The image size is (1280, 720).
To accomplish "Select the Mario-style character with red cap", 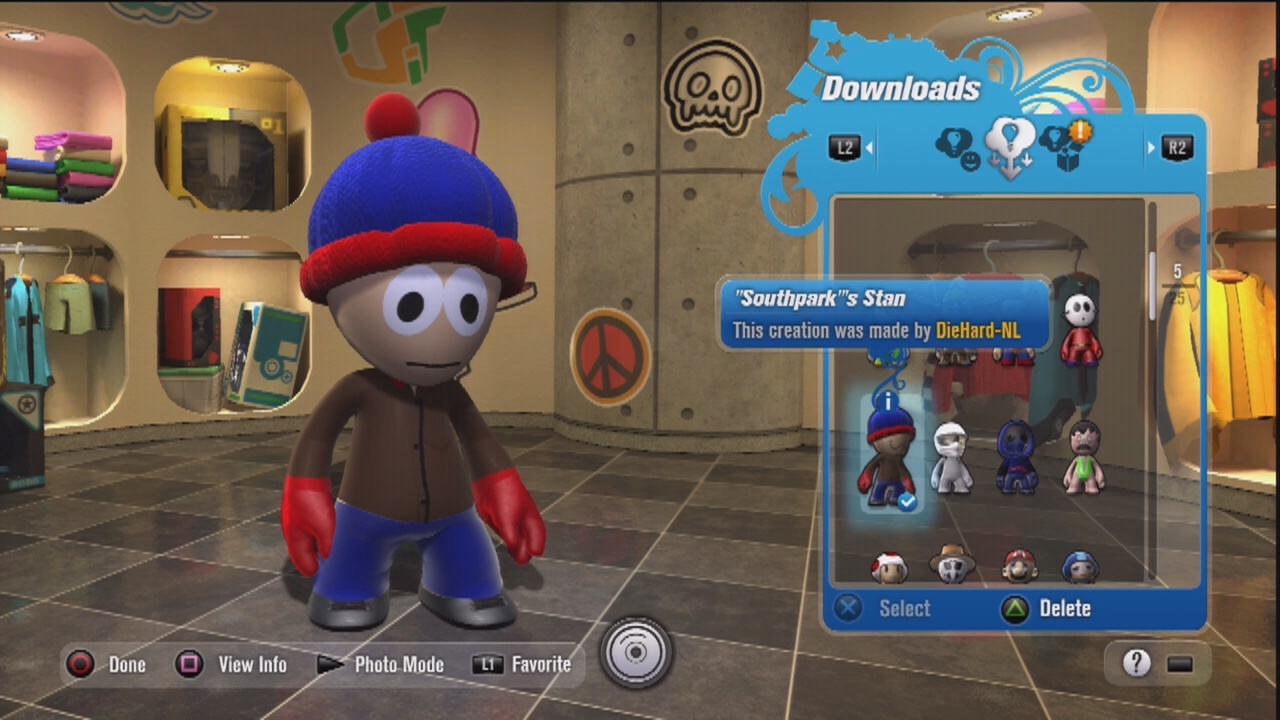I will (x=1018, y=566).
